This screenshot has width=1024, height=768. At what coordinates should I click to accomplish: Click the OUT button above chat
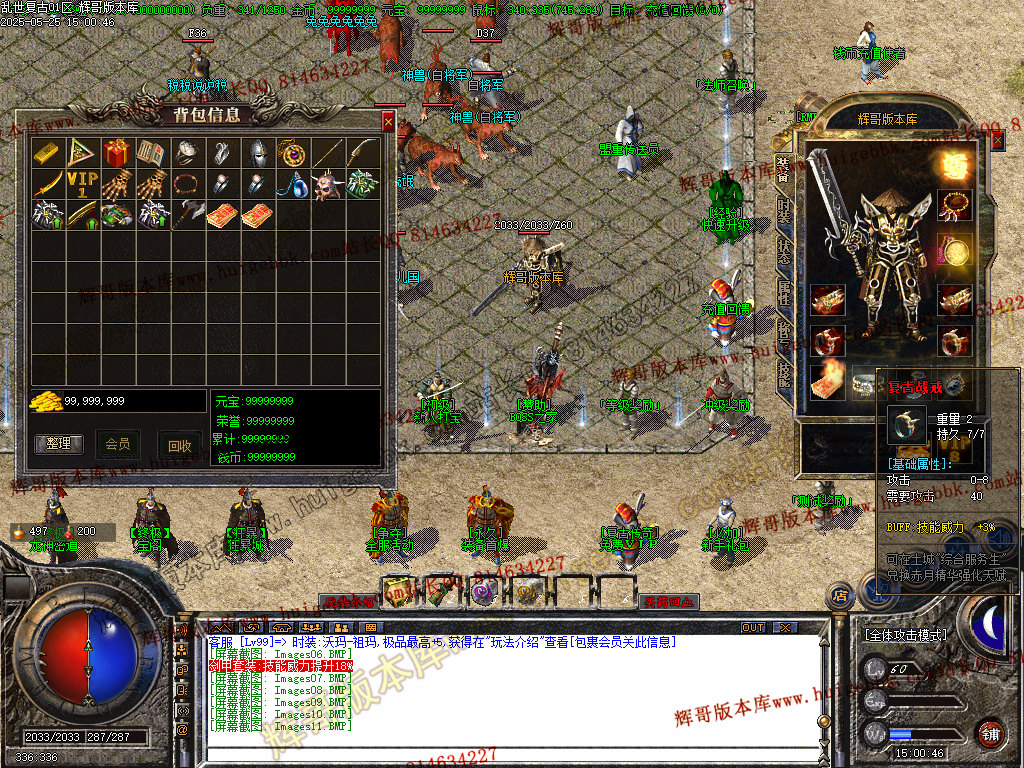click(753, 627)
